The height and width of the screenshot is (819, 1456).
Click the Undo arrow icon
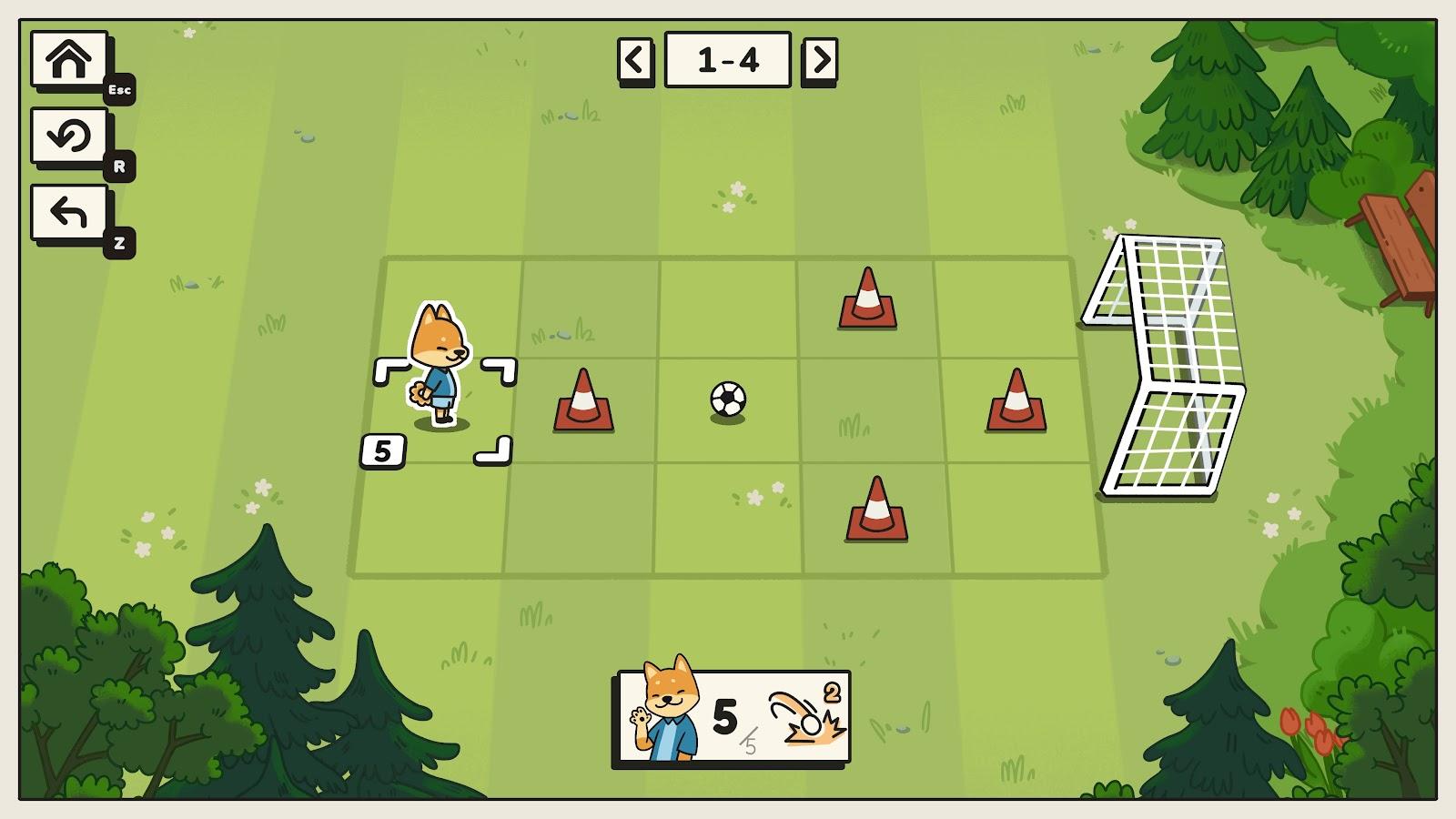[69, 211]
